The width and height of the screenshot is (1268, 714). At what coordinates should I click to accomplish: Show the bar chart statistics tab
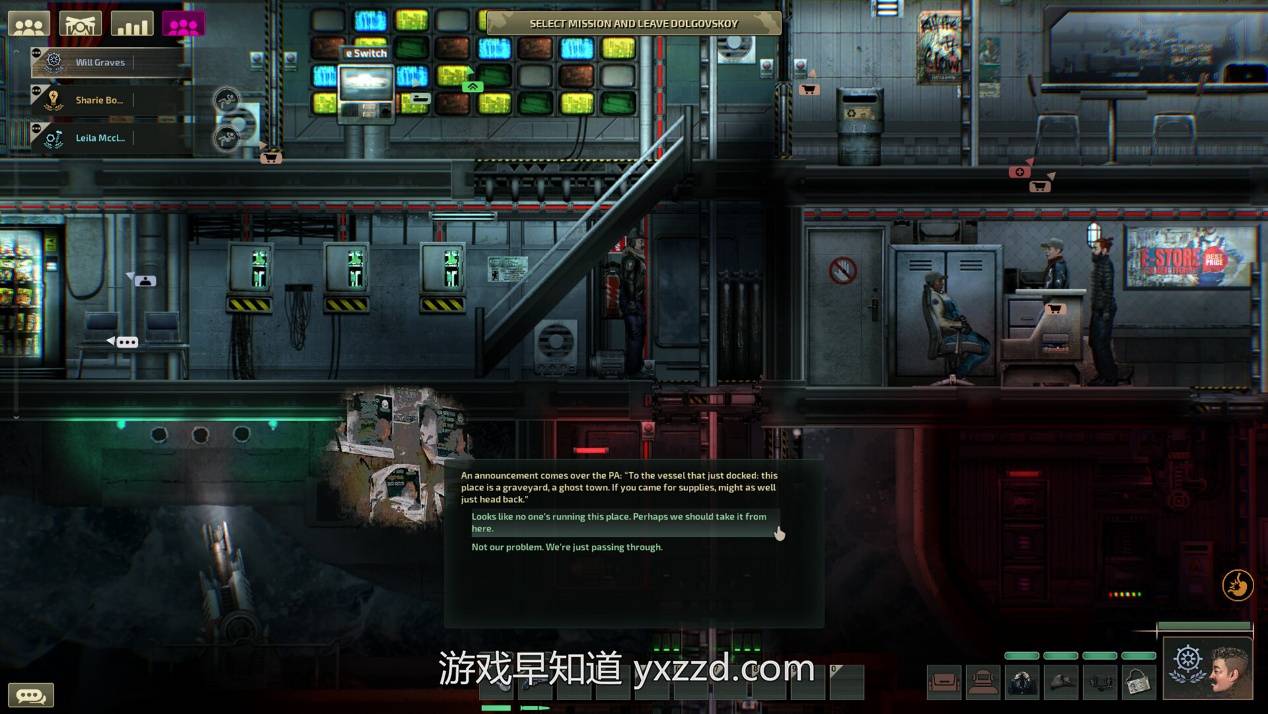[131, 25]
